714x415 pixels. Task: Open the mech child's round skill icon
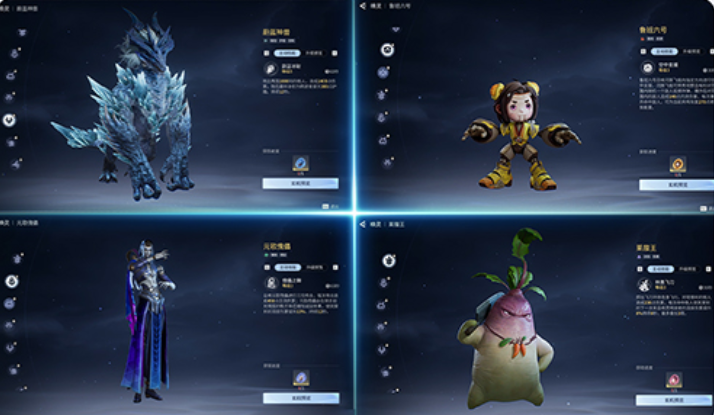point(646,68)
